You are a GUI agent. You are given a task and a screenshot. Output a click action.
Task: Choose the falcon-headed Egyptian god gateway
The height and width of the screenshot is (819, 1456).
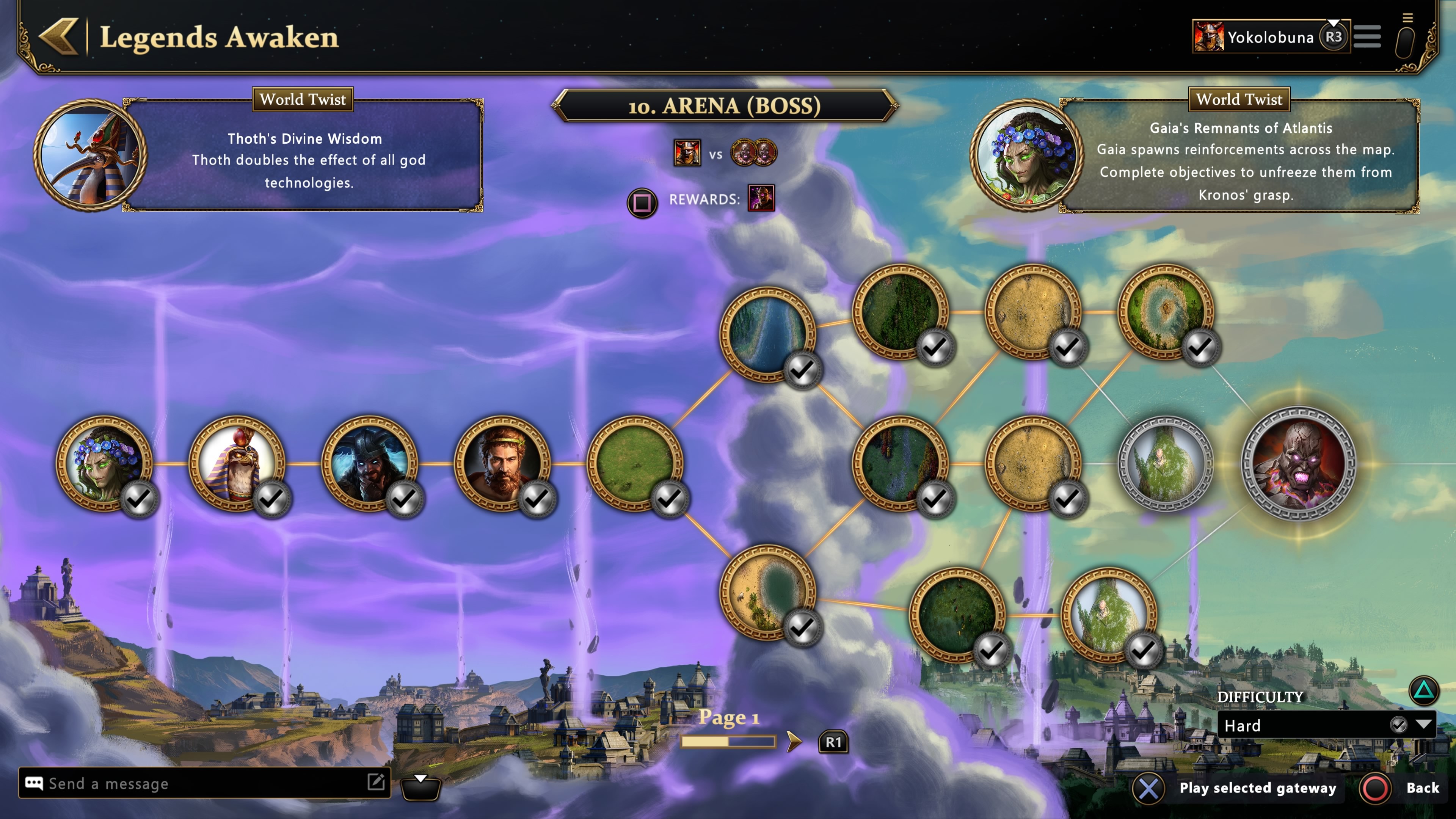237,463
